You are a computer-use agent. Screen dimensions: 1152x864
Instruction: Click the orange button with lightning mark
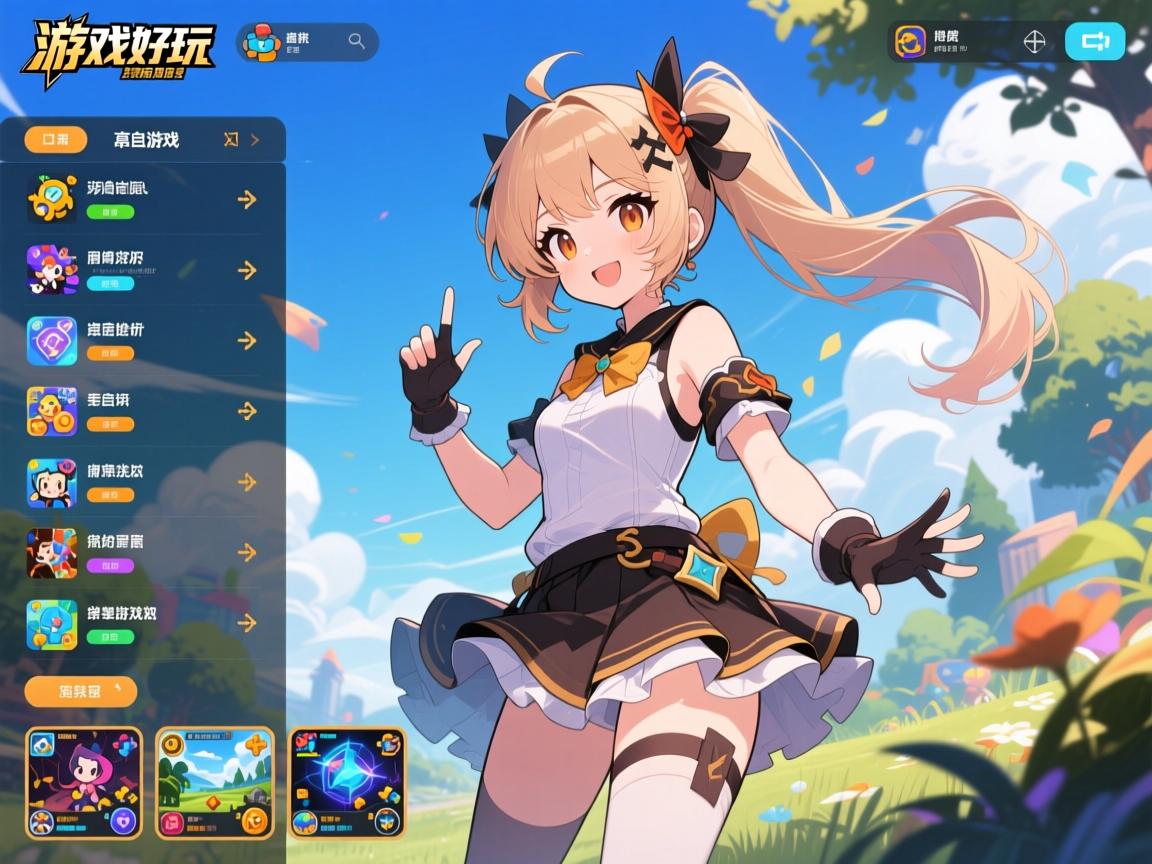pyautogui.click(x=80, y=691)
